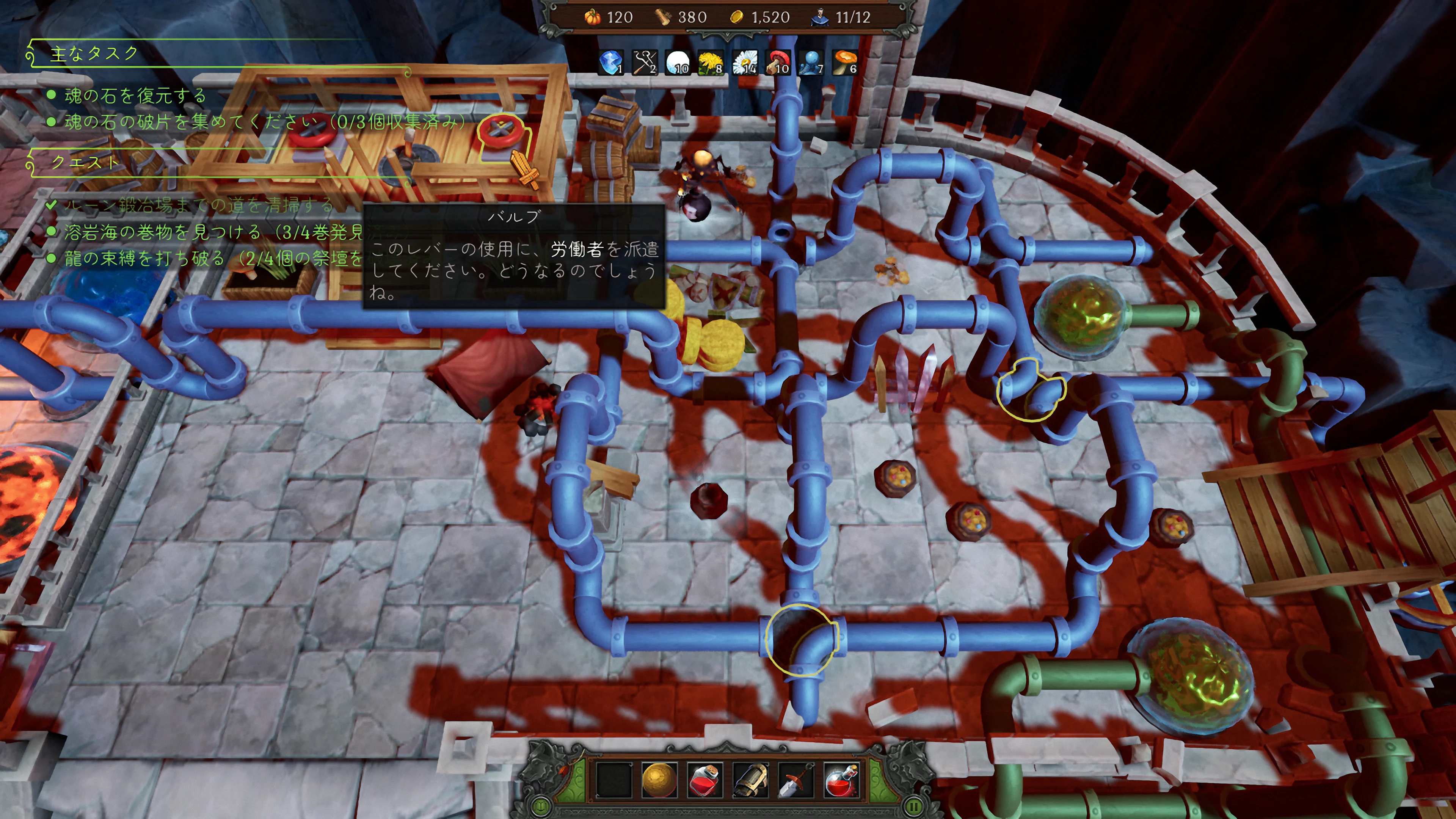Use the square red potion bottle

704,780
